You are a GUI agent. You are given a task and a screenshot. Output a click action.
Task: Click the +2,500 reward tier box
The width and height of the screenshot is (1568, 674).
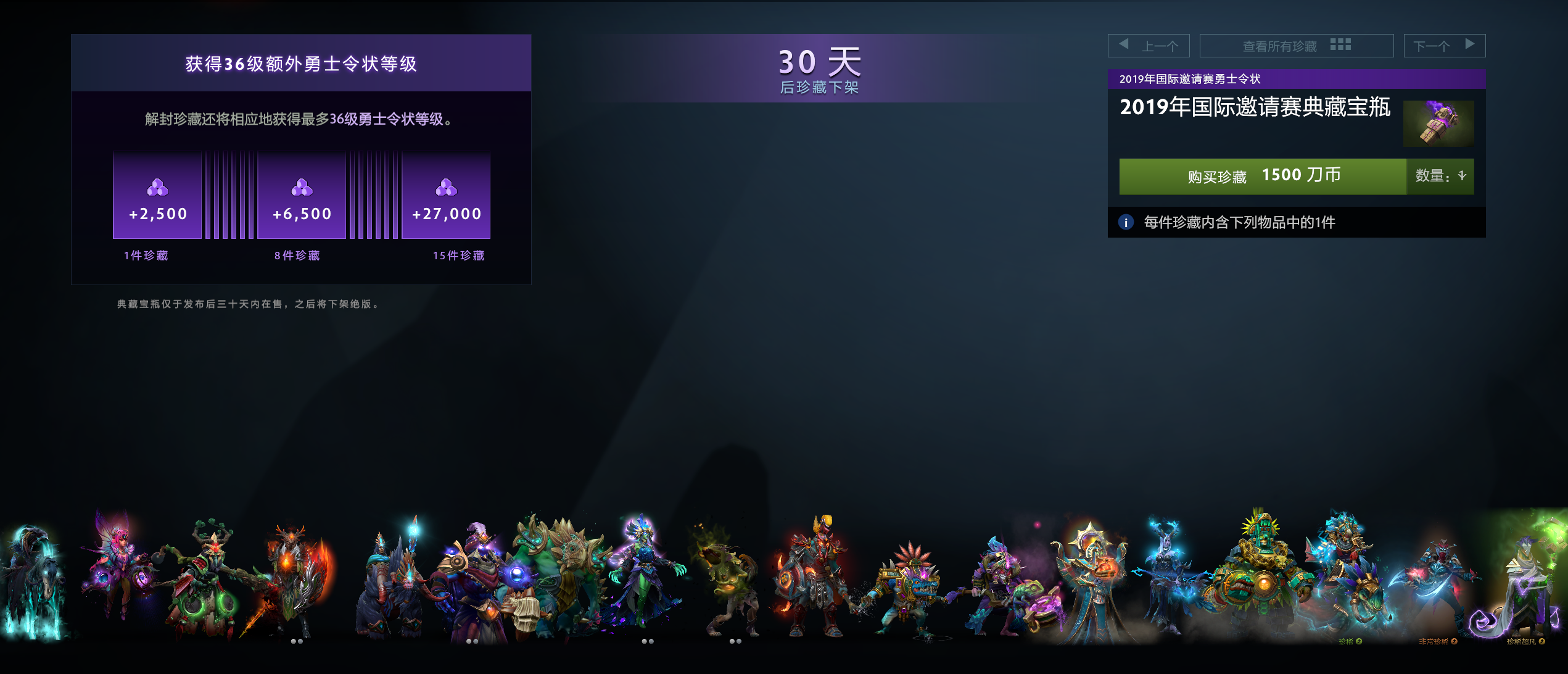coord(157,196)
